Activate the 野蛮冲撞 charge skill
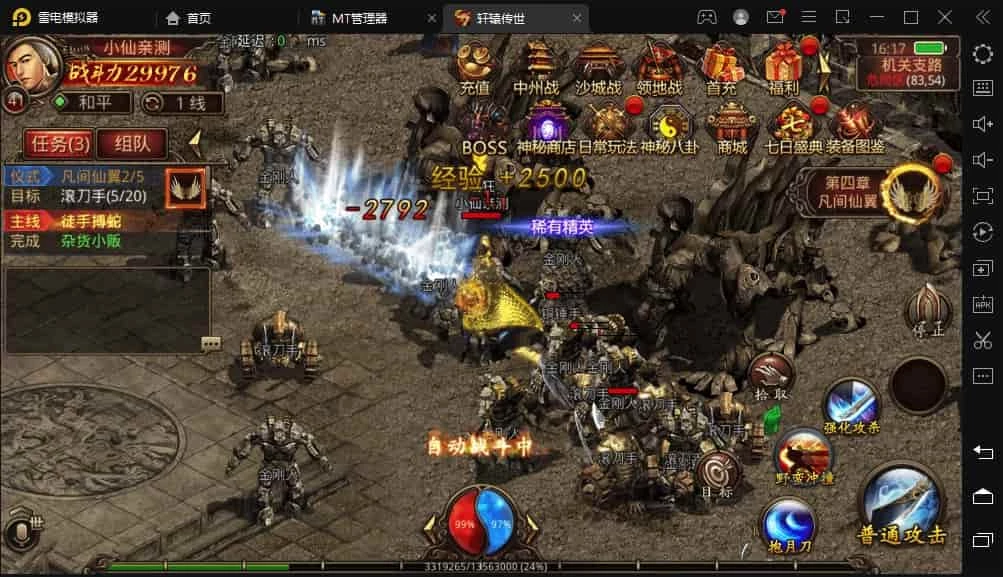The image size is (1003, 577). coord(804,455)
